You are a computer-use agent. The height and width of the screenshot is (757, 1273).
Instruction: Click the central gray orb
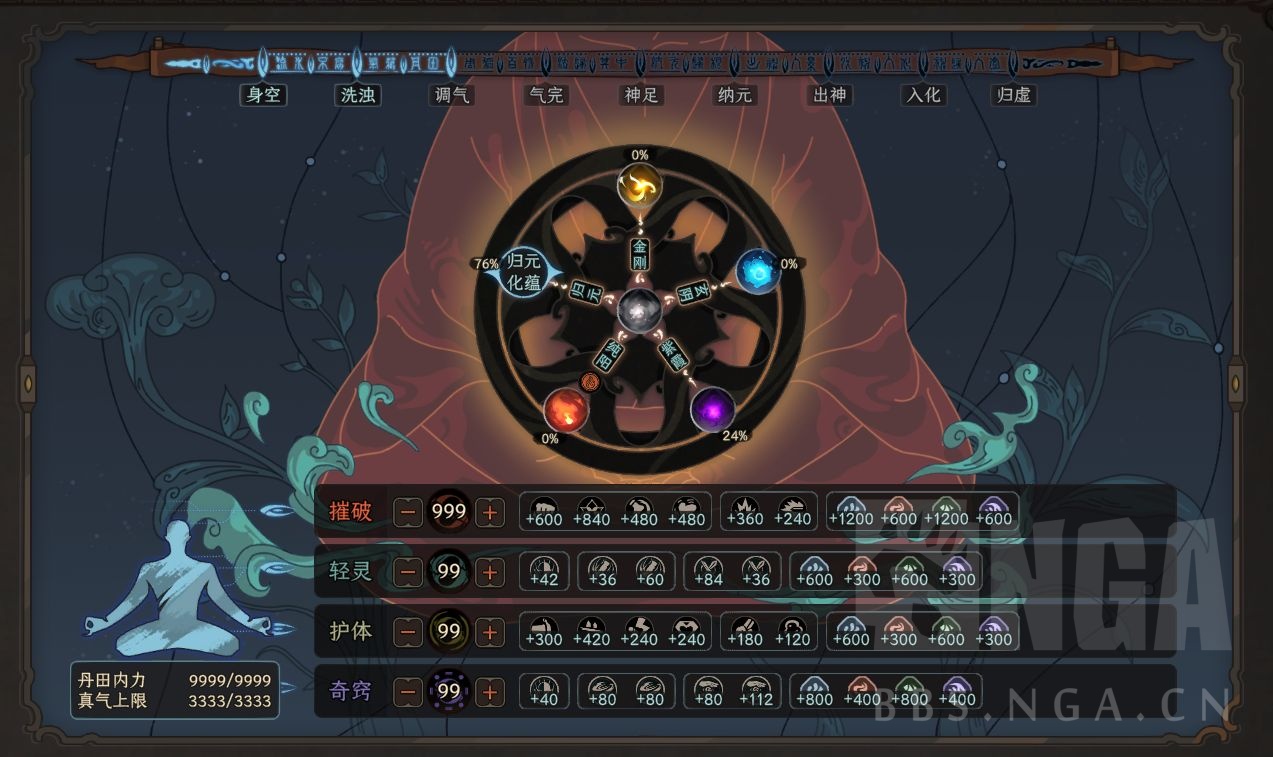[639, 311]
